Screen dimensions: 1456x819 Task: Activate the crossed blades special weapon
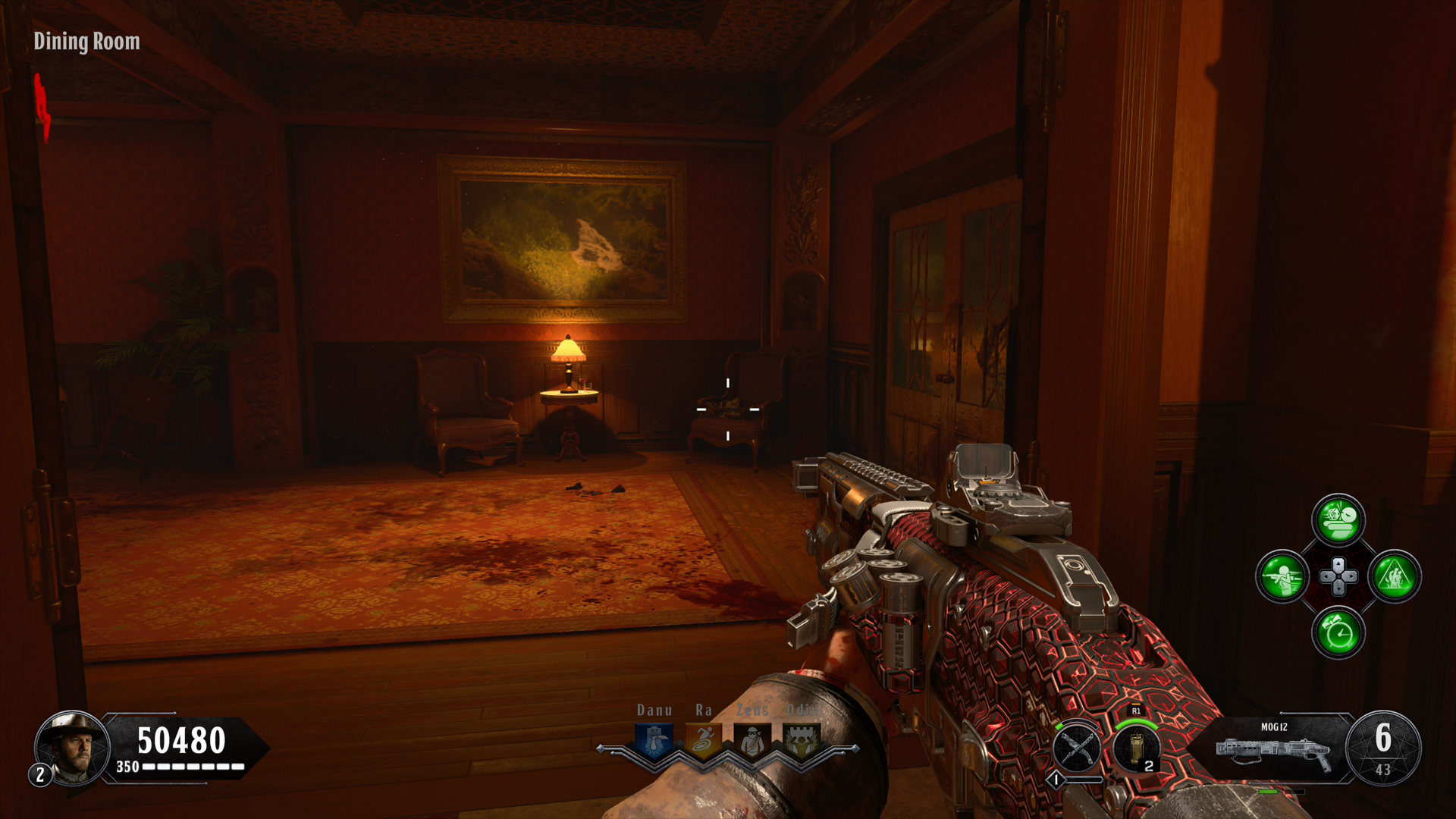tap(1077, 749)
